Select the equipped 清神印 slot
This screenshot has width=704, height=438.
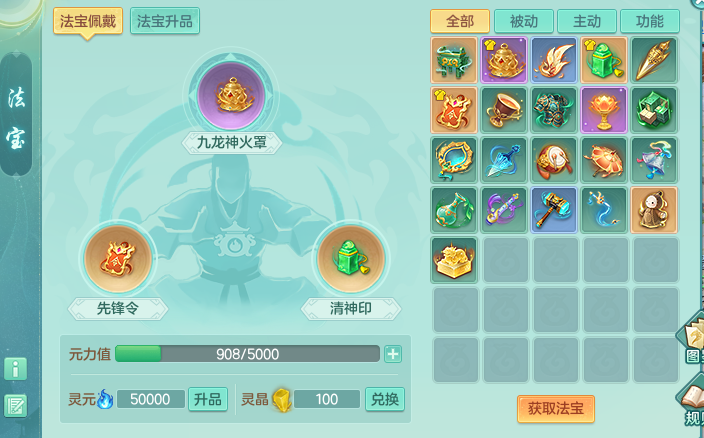(351, 259)
